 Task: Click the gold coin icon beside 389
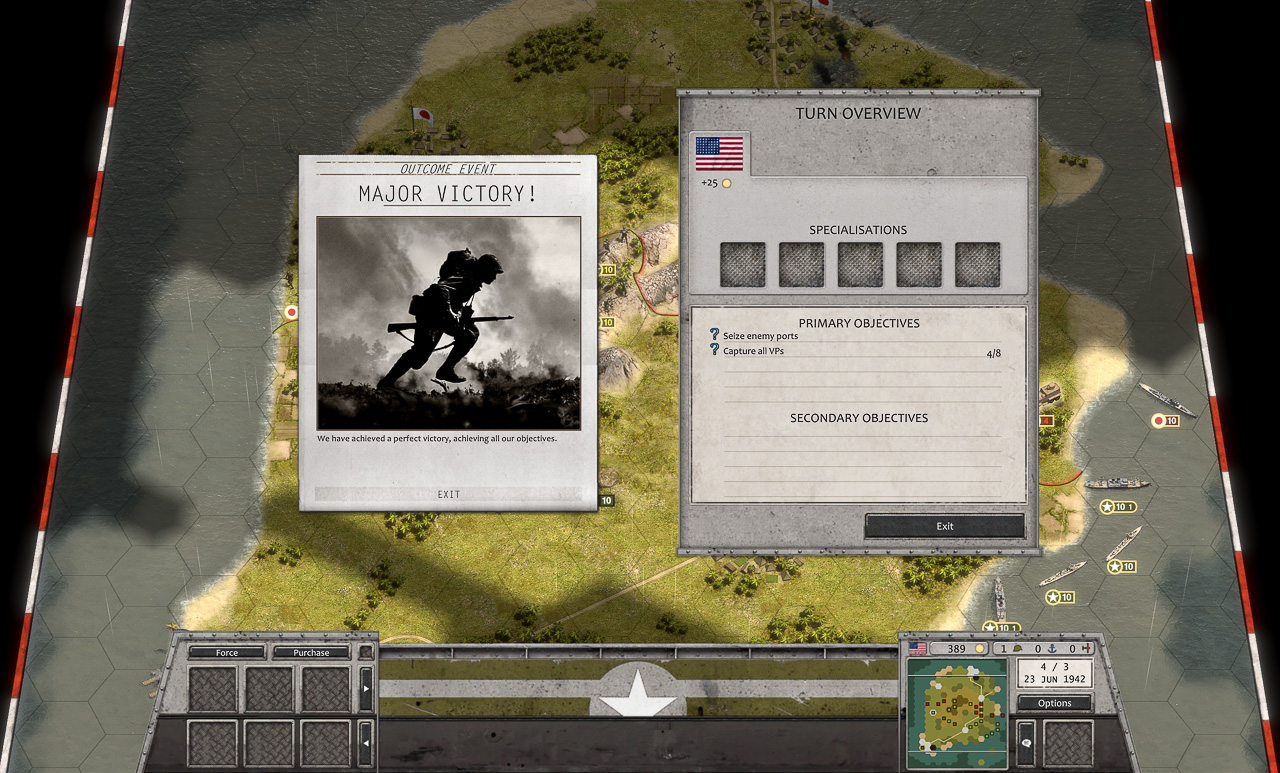point(982,648)
